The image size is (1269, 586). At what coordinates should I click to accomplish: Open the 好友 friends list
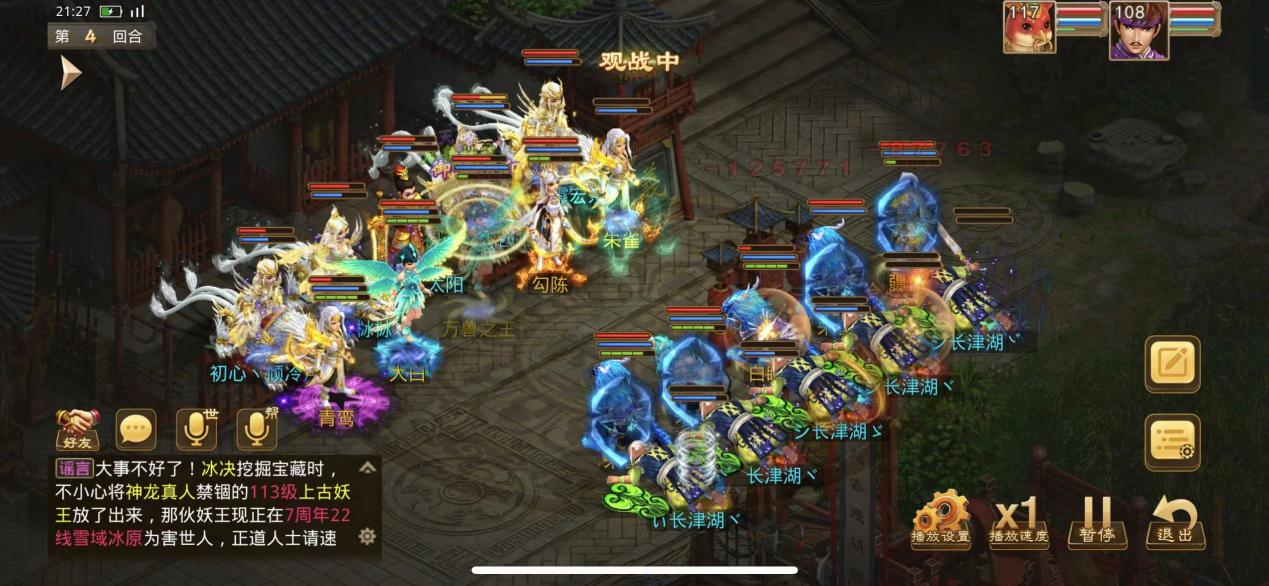click(x=75, y=428)
